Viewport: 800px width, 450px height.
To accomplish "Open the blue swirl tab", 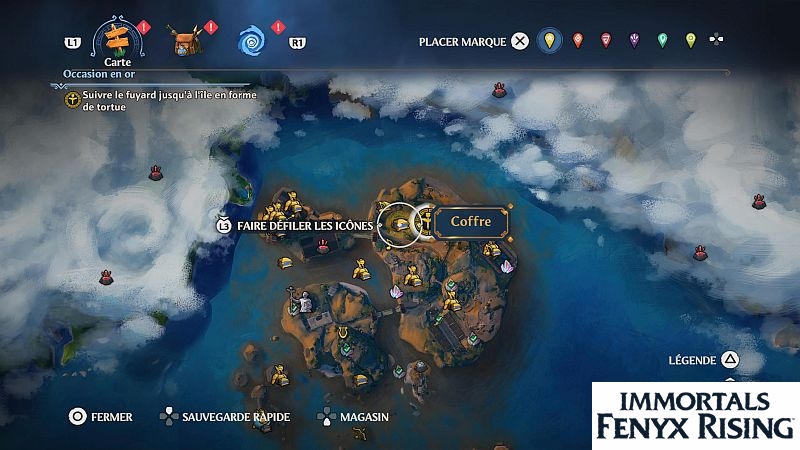I will [252, 41].
